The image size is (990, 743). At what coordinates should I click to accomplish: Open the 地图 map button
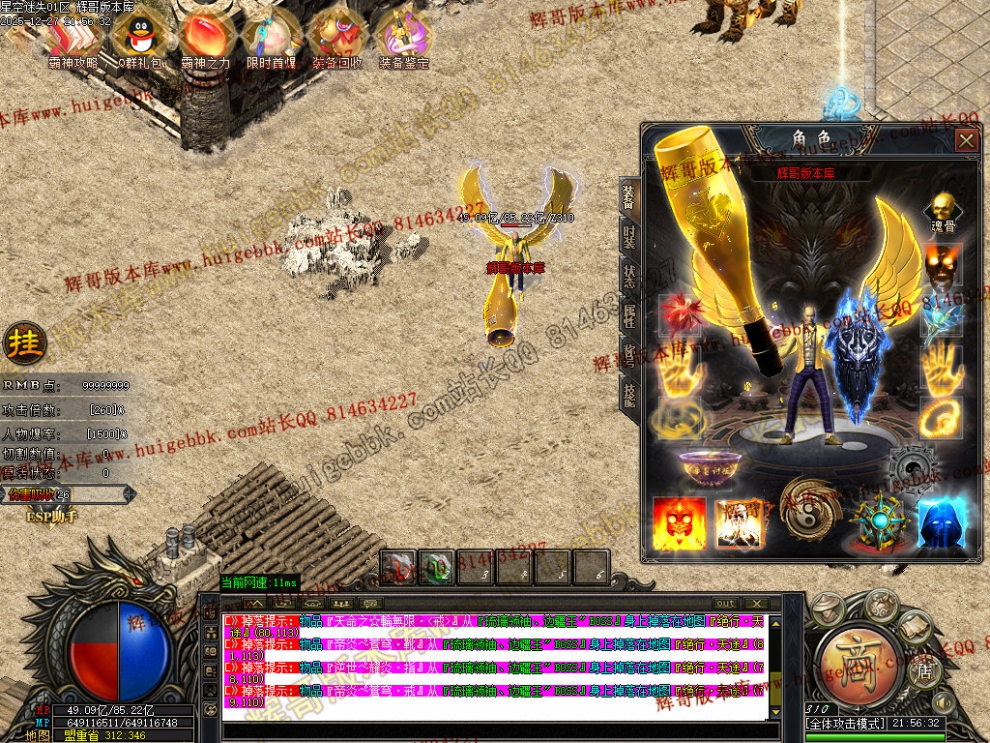click(x=38, y=735)
